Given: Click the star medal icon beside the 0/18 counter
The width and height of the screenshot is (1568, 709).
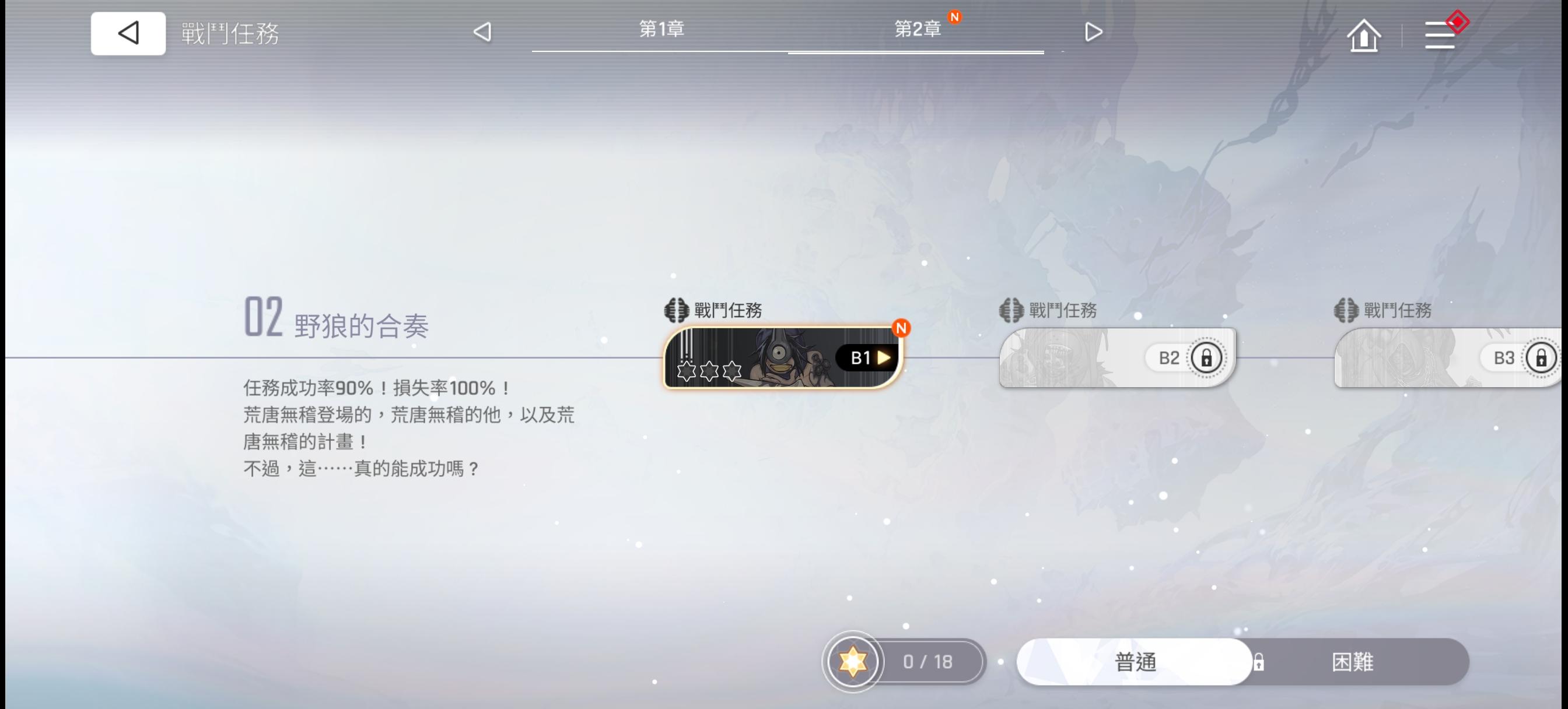Looking at the screenshot, I should coord(852,662).
